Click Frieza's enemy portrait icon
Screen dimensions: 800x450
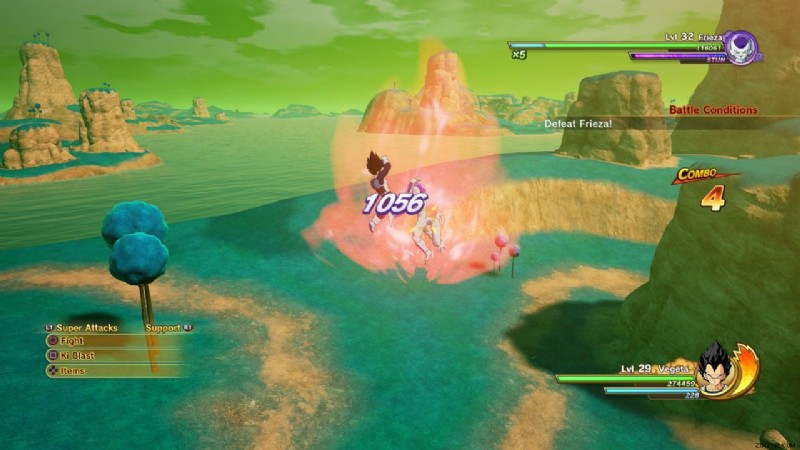point(741,48)
